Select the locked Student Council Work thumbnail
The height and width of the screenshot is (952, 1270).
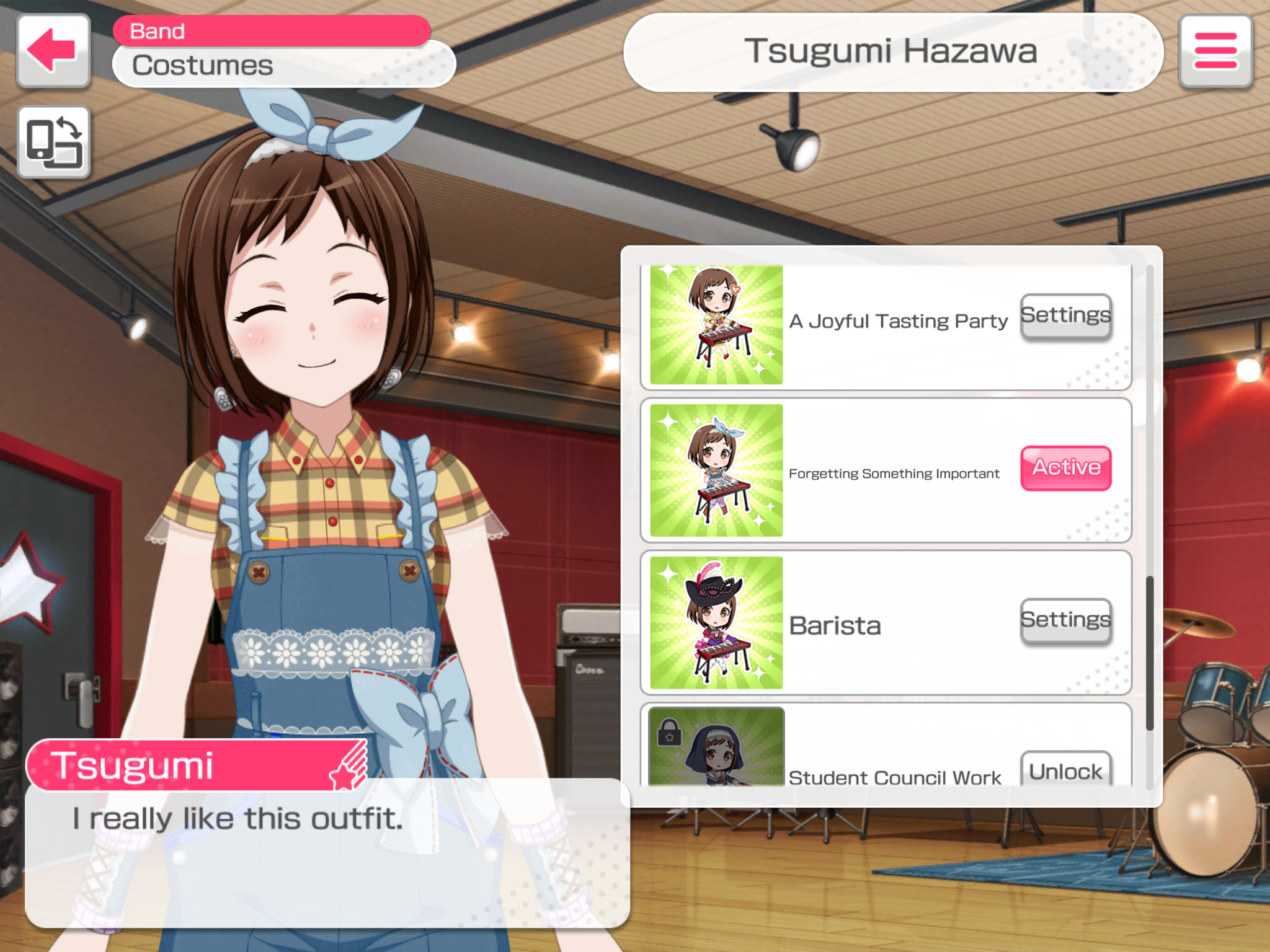click(716, 747)
